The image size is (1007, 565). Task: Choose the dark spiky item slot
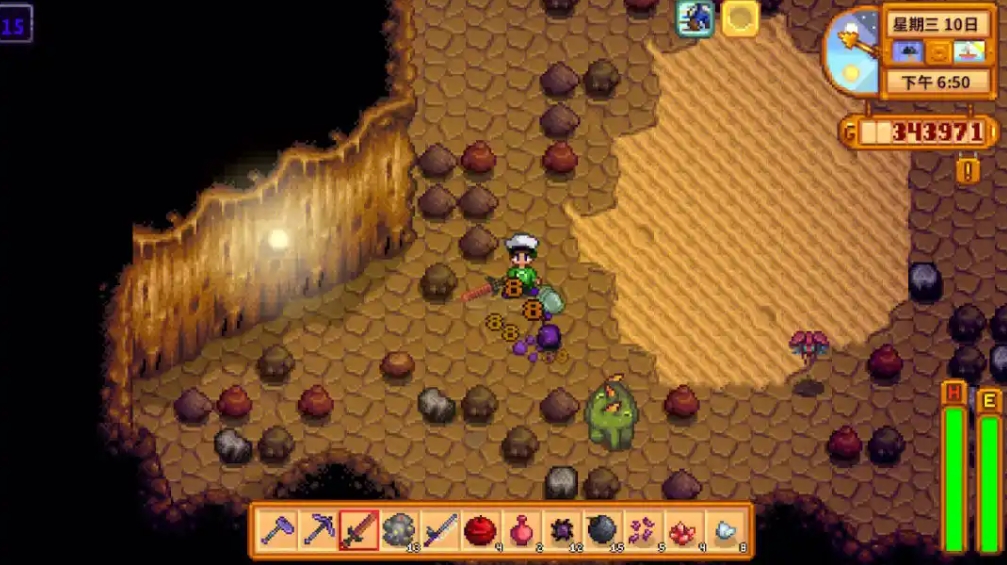coord(562,530)
